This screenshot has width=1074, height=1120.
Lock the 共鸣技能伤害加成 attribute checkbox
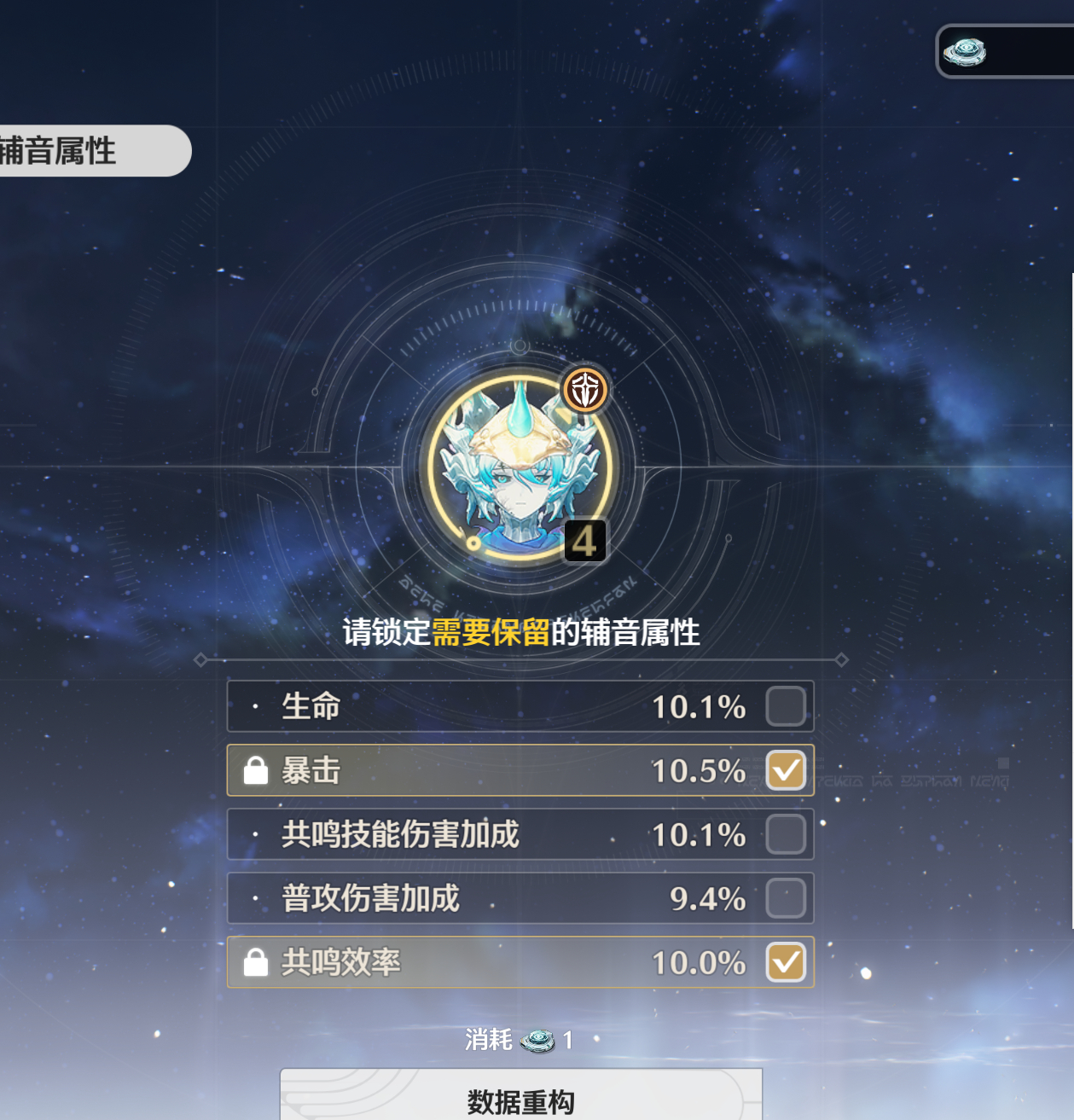coord(786,834)
